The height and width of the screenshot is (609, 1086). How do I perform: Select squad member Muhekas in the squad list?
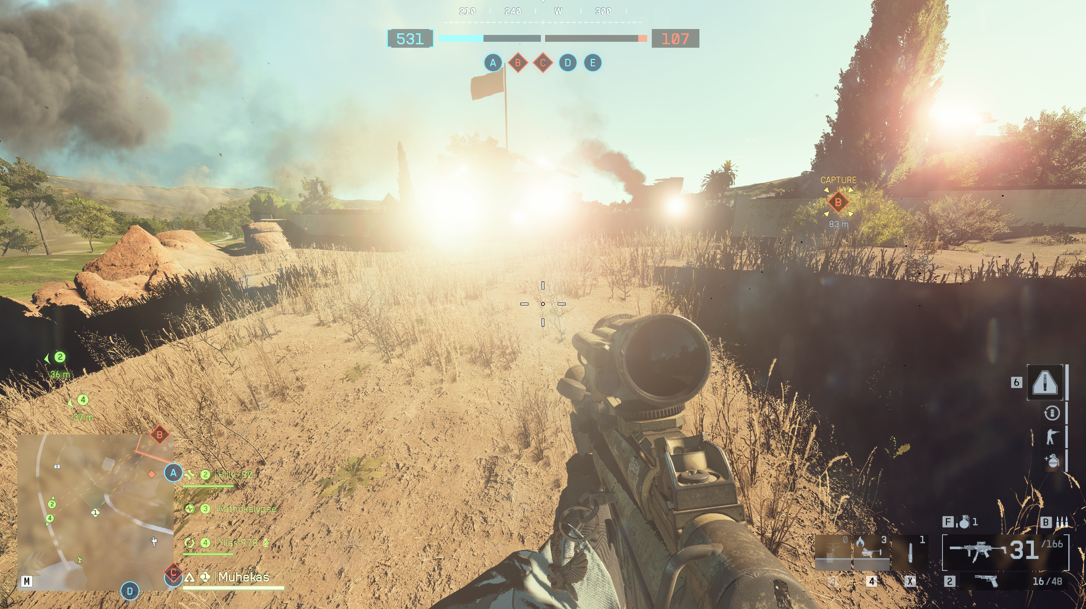[243, 577]
